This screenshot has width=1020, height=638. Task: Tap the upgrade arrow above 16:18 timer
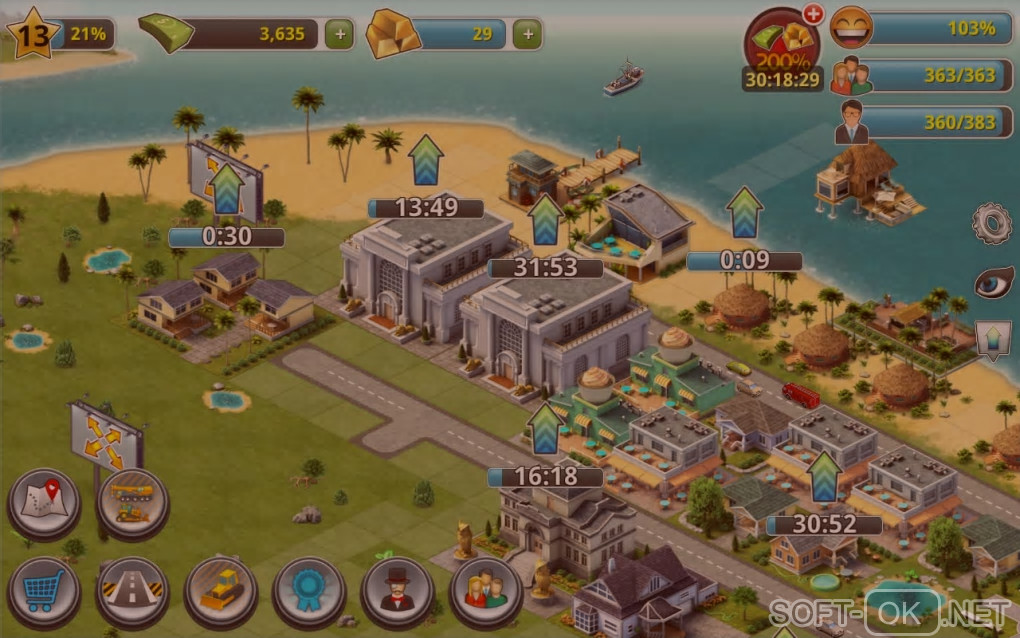click(x=544, y=428)
